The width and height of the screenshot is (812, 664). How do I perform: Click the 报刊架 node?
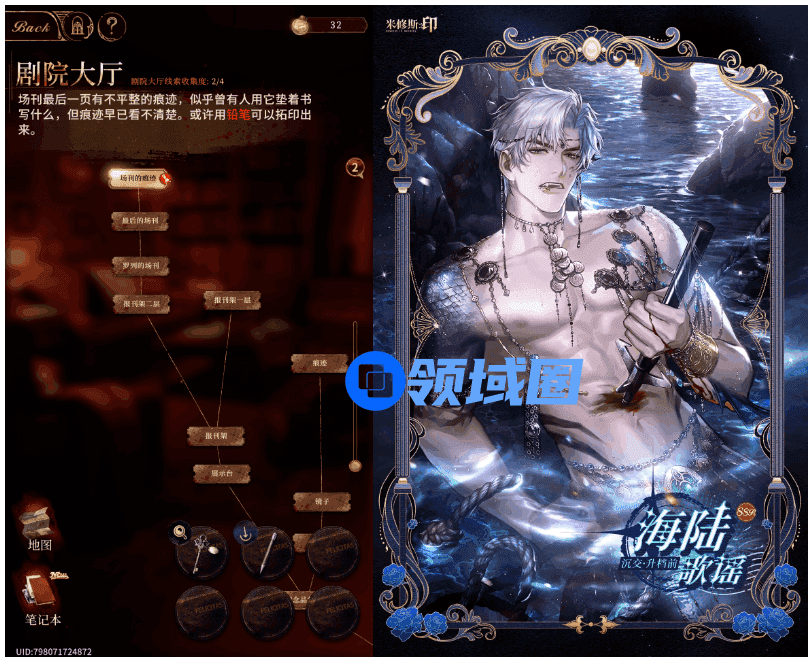pos(217,436)
